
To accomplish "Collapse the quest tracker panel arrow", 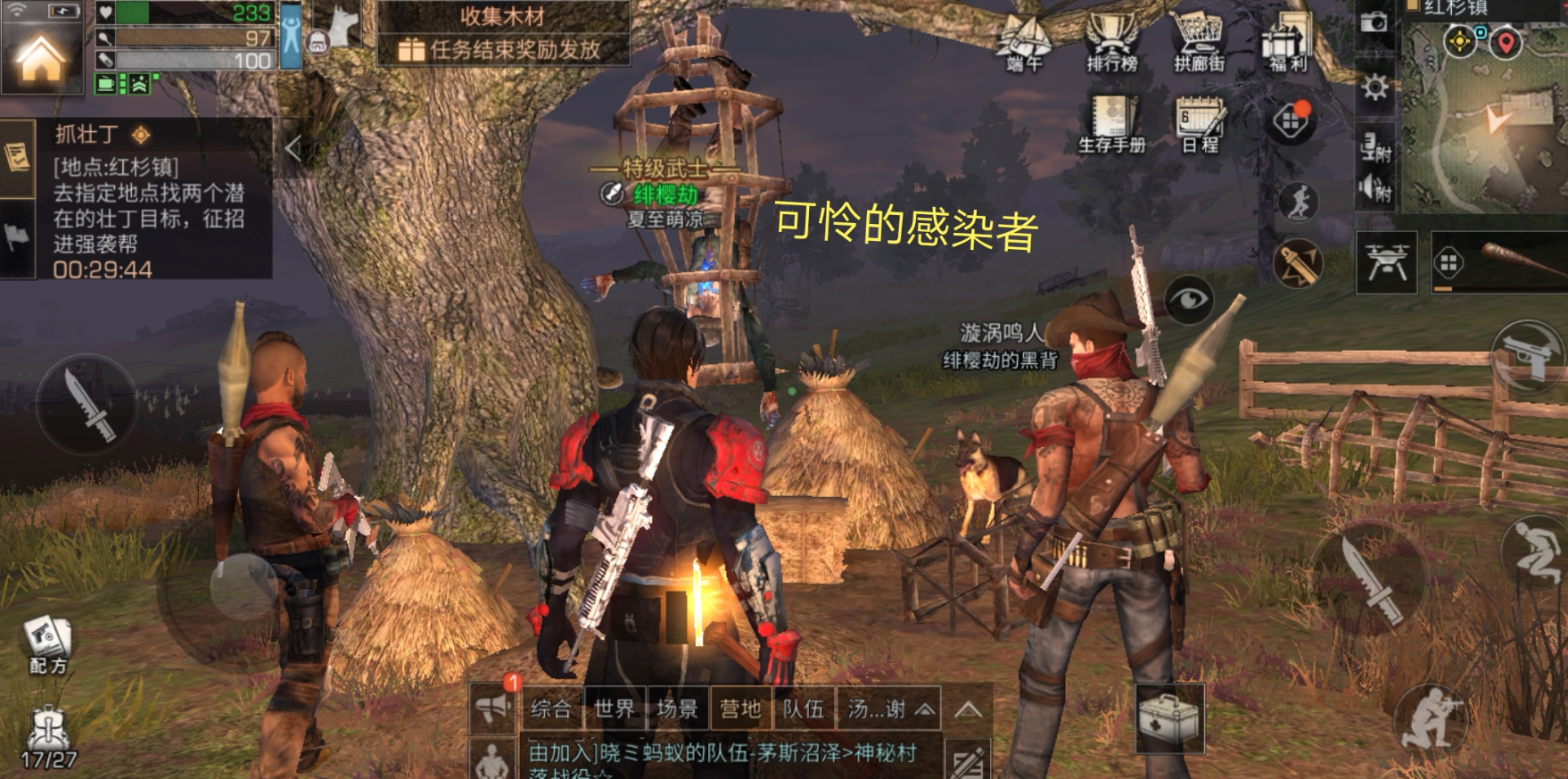I will tap(293, 149).
